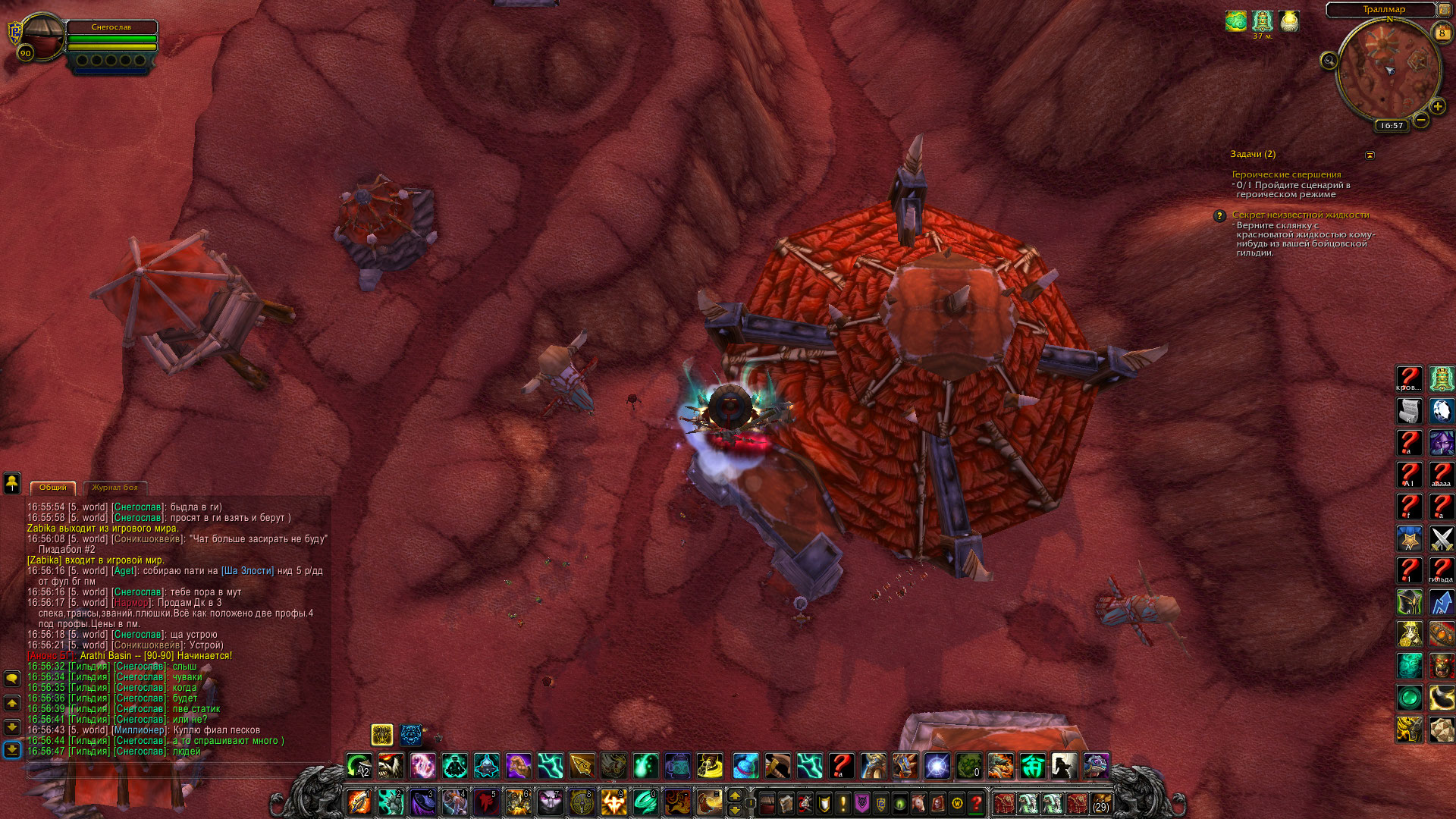
Task: Open the bag slot showing 29
Action: [x=1101, y=802]
